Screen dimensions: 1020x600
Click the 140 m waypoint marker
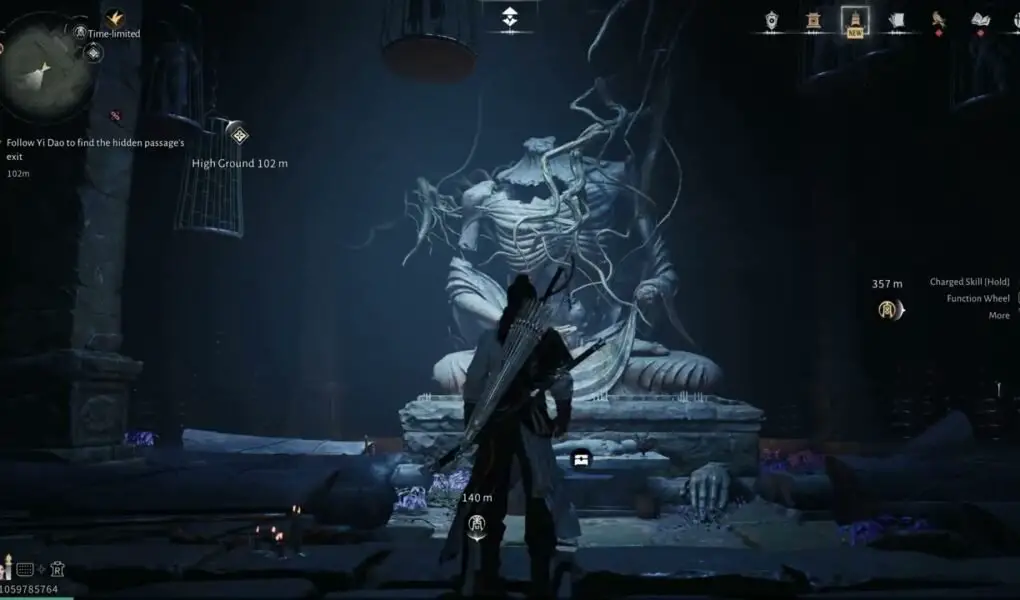[478, 523]
